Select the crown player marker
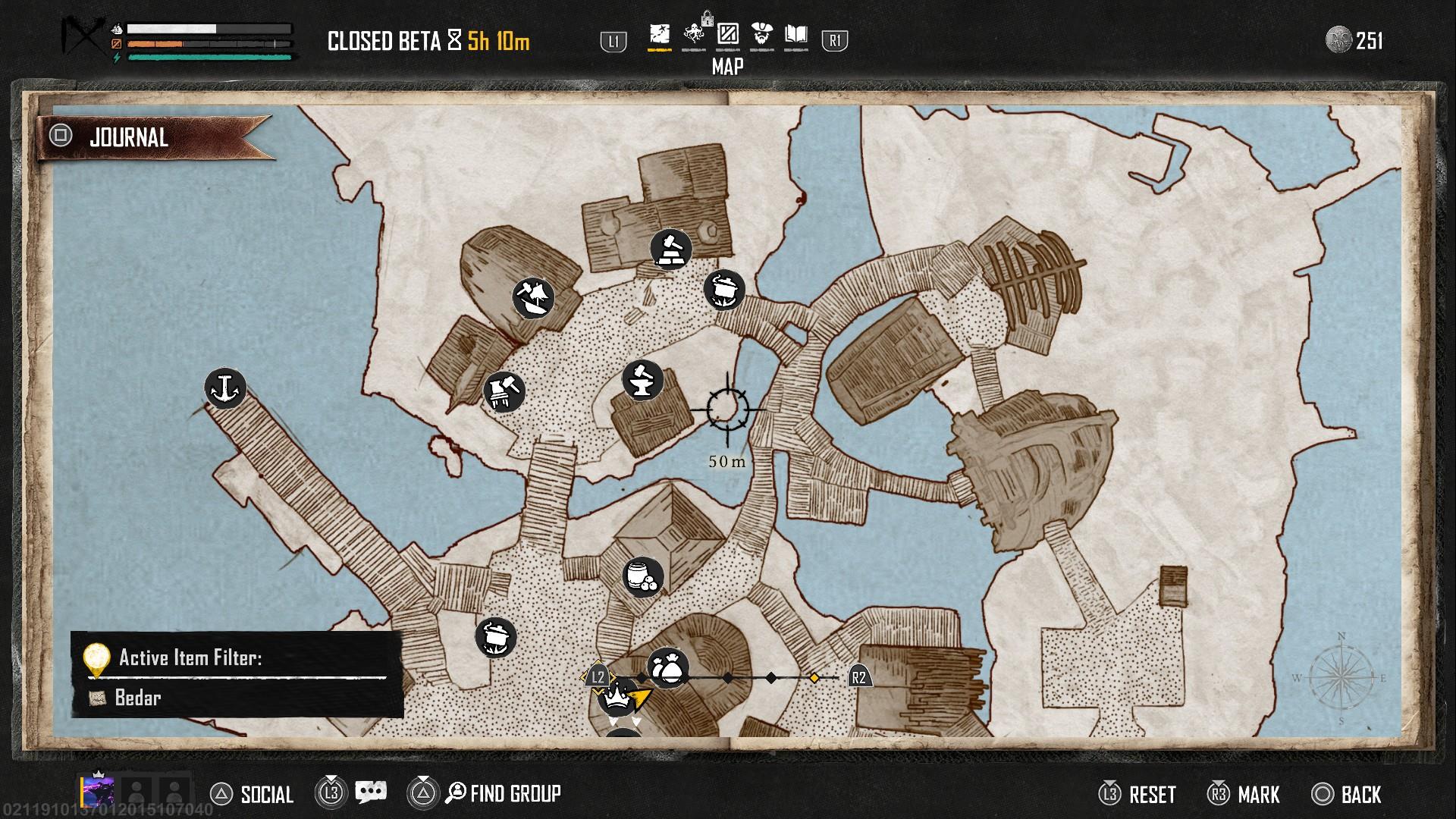 tap(618, 696)
